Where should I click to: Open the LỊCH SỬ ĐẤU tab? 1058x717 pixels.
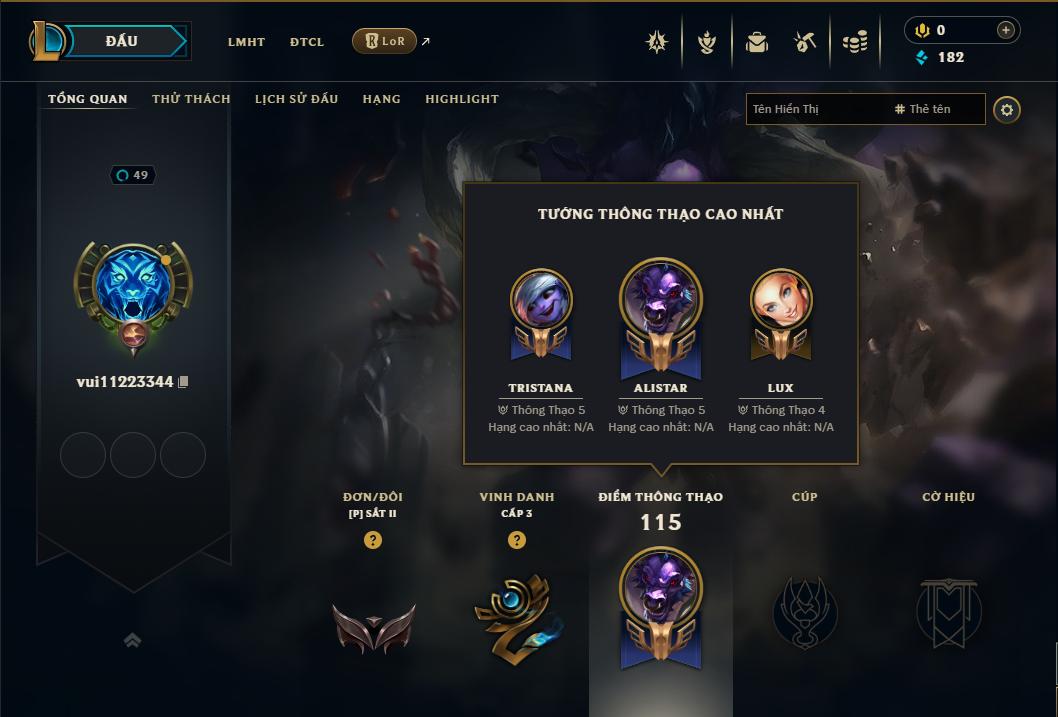point(296,99)
